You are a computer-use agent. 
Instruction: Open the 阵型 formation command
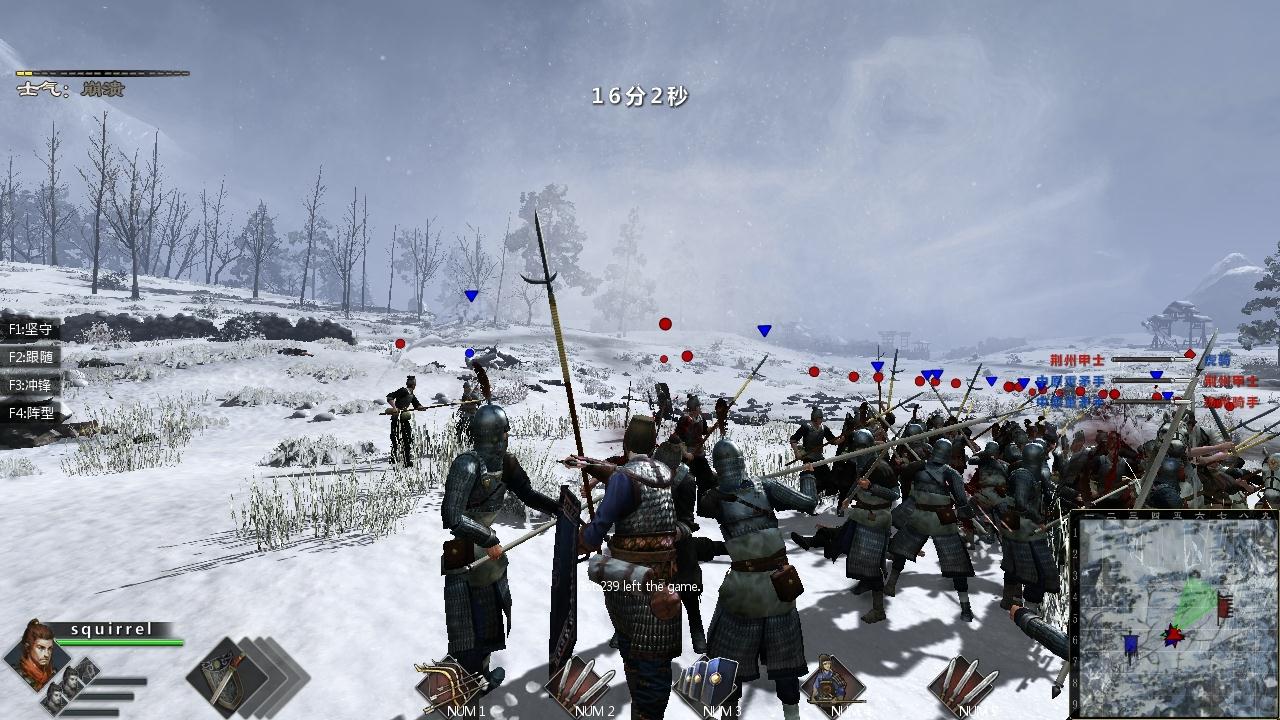31,413
